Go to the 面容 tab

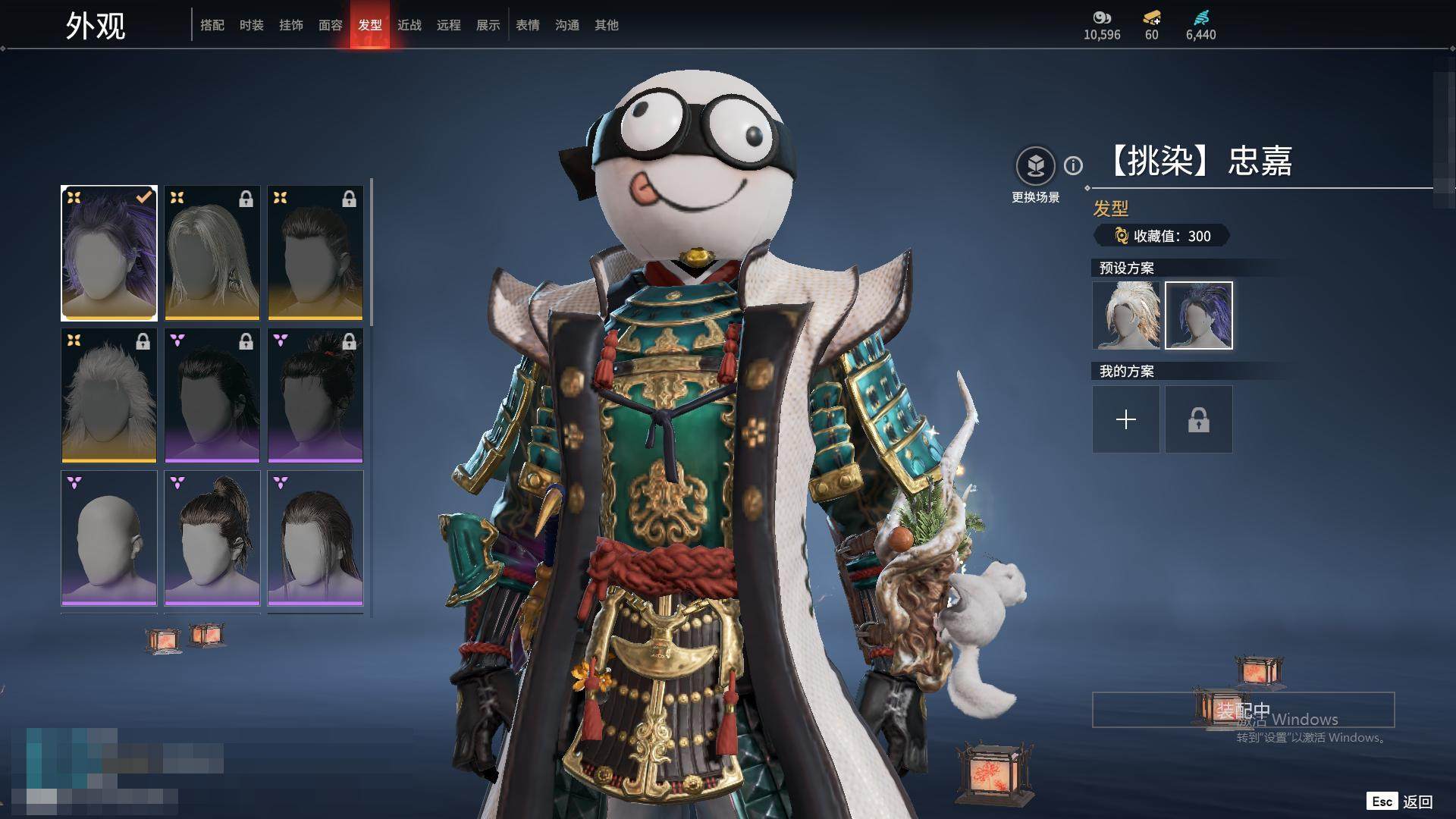[331, 25]
